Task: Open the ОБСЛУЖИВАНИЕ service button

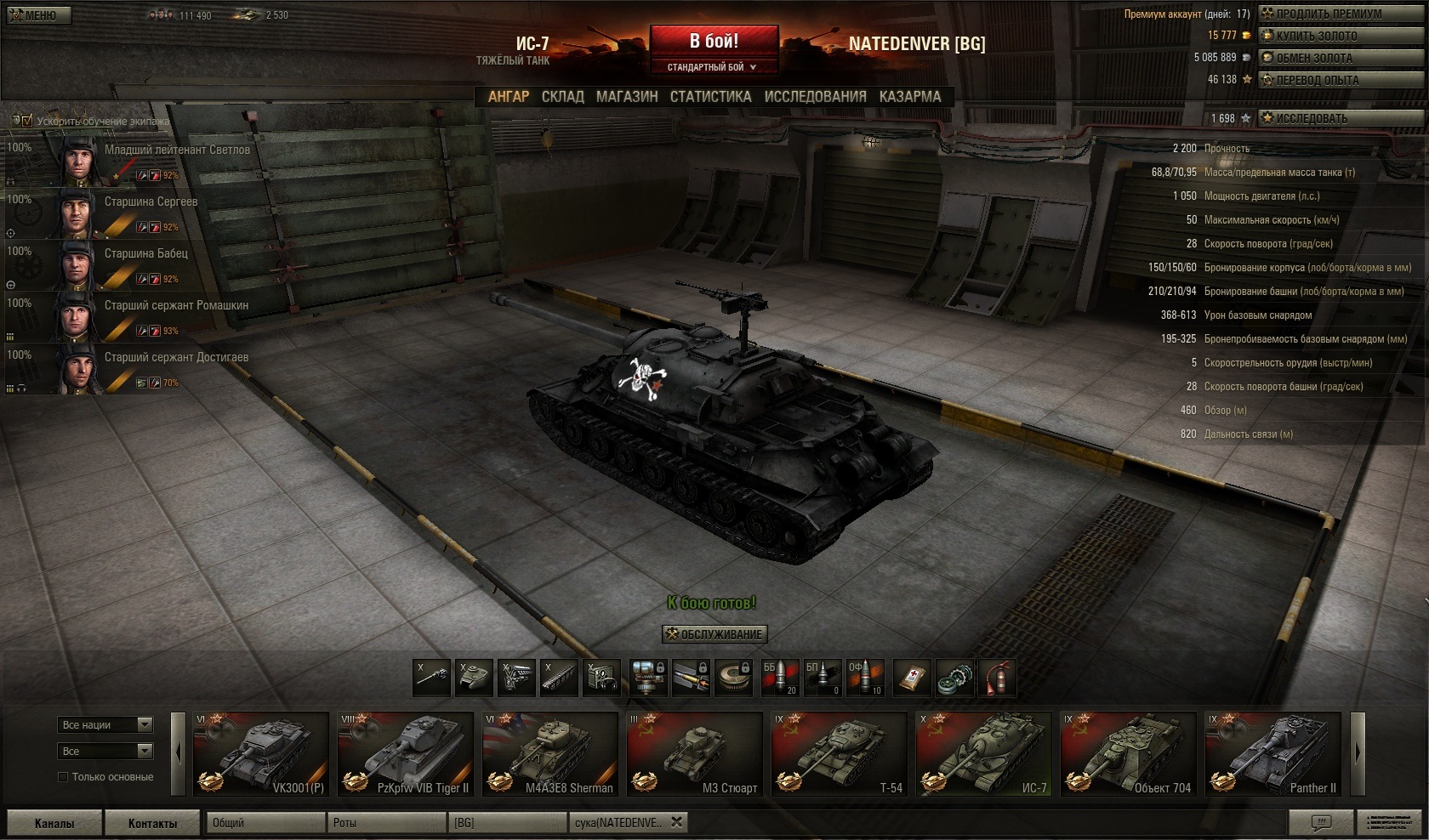Action: (x=714, y=634)
